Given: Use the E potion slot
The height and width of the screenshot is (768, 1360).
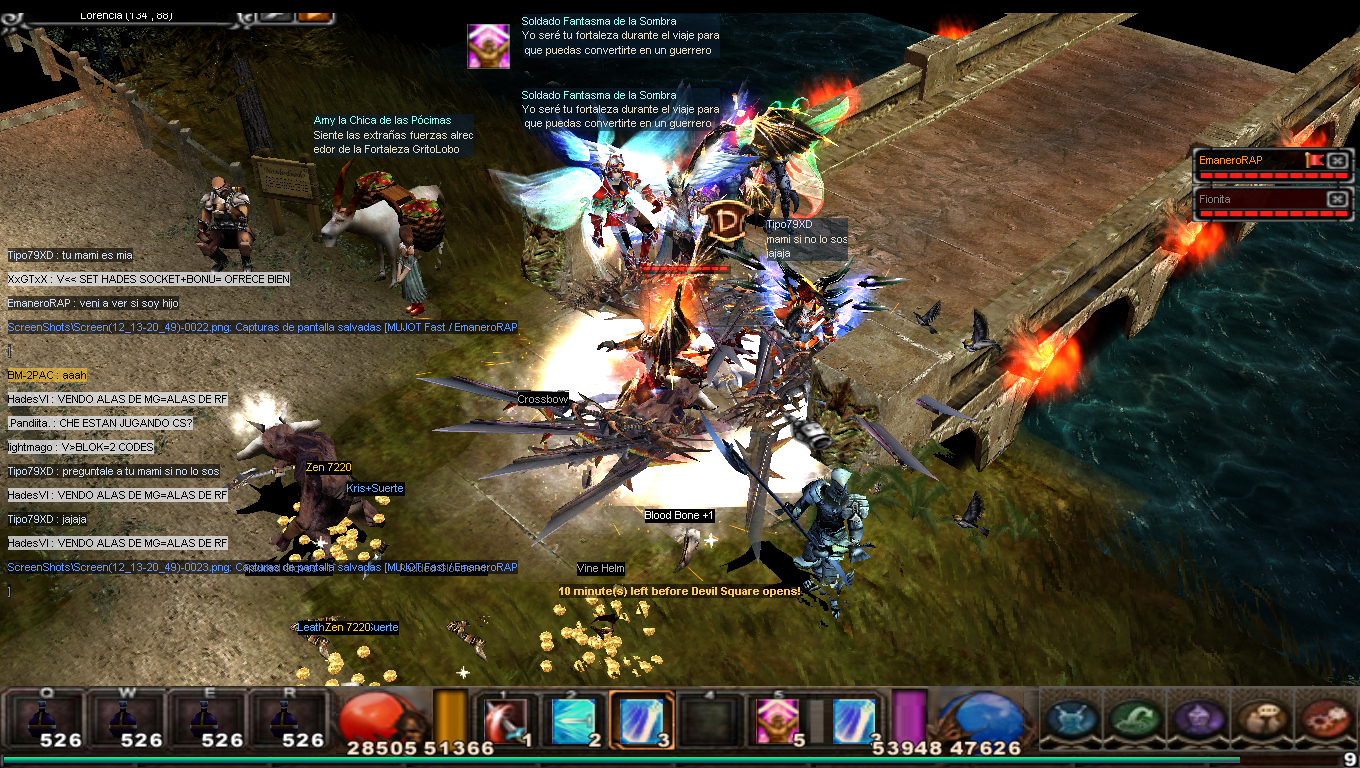Looking at the screenshot, I should point(205,718).
